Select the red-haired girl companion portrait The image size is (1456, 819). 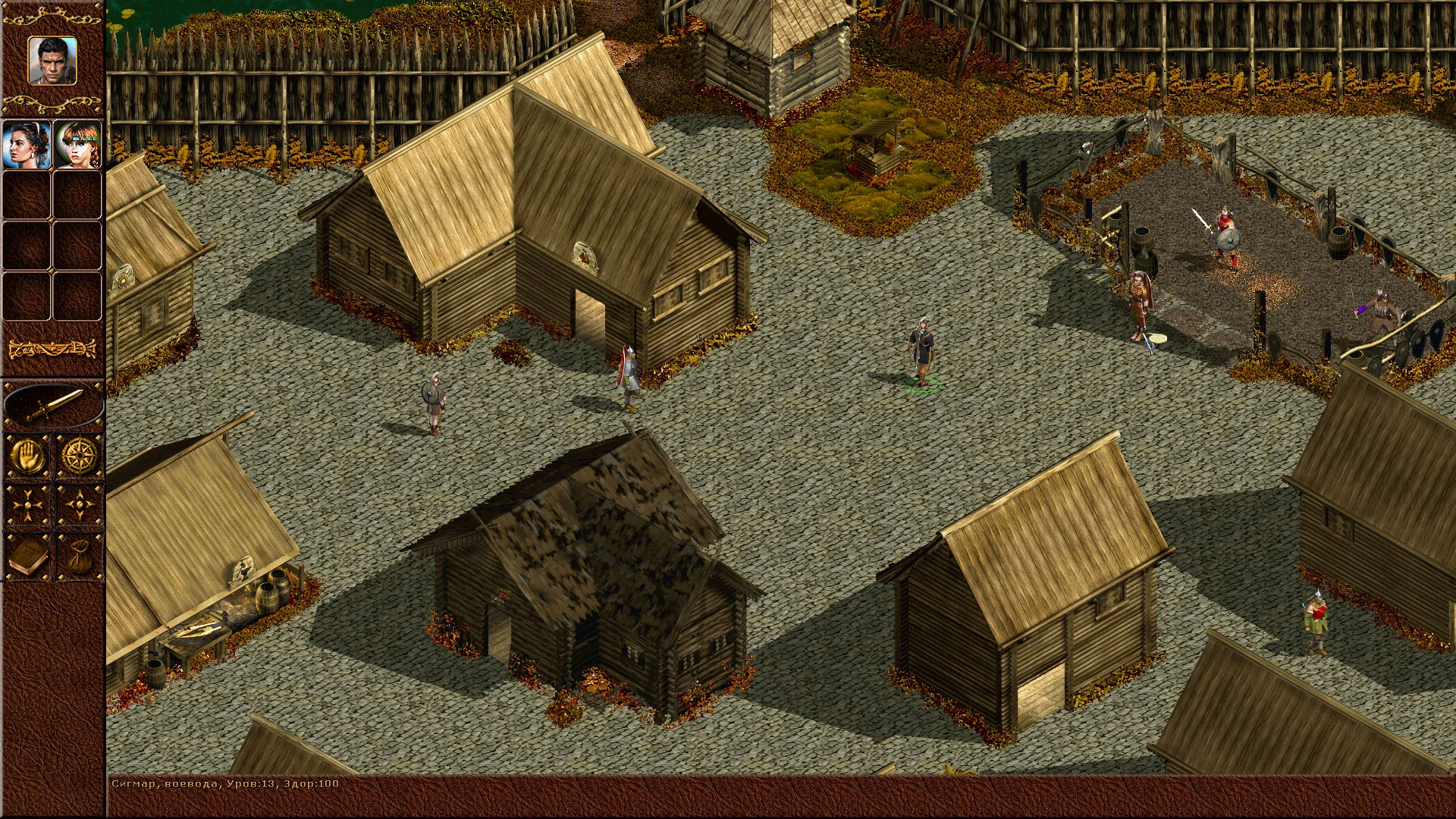[x=77, y=144]
